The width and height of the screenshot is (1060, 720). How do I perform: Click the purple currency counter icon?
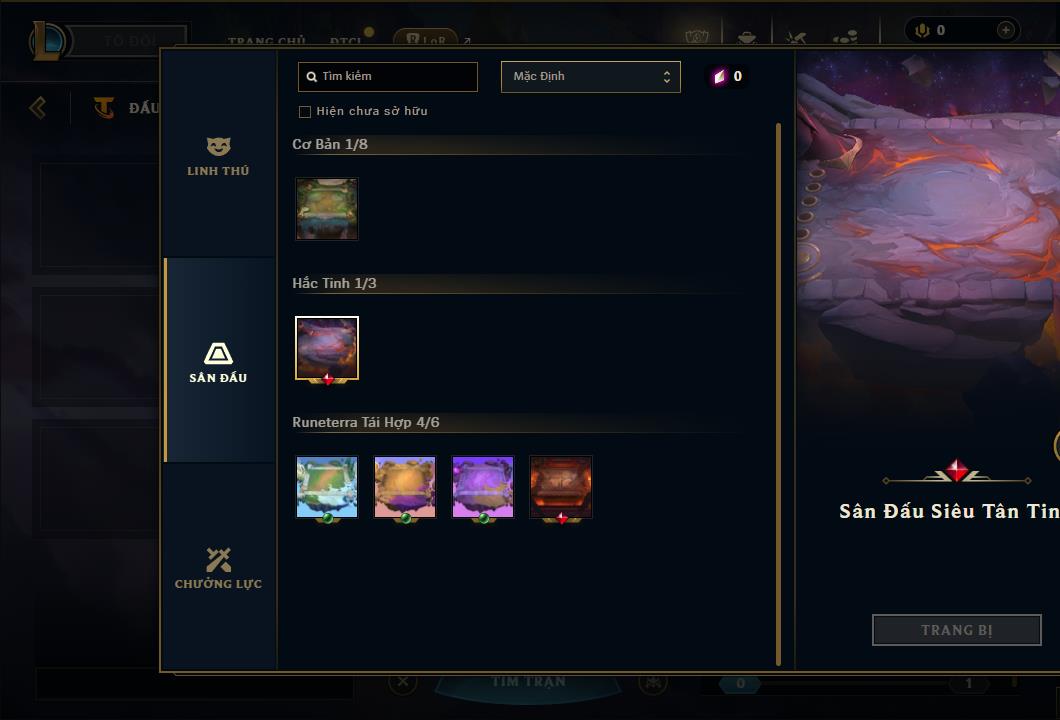click(x=720, y=77)
